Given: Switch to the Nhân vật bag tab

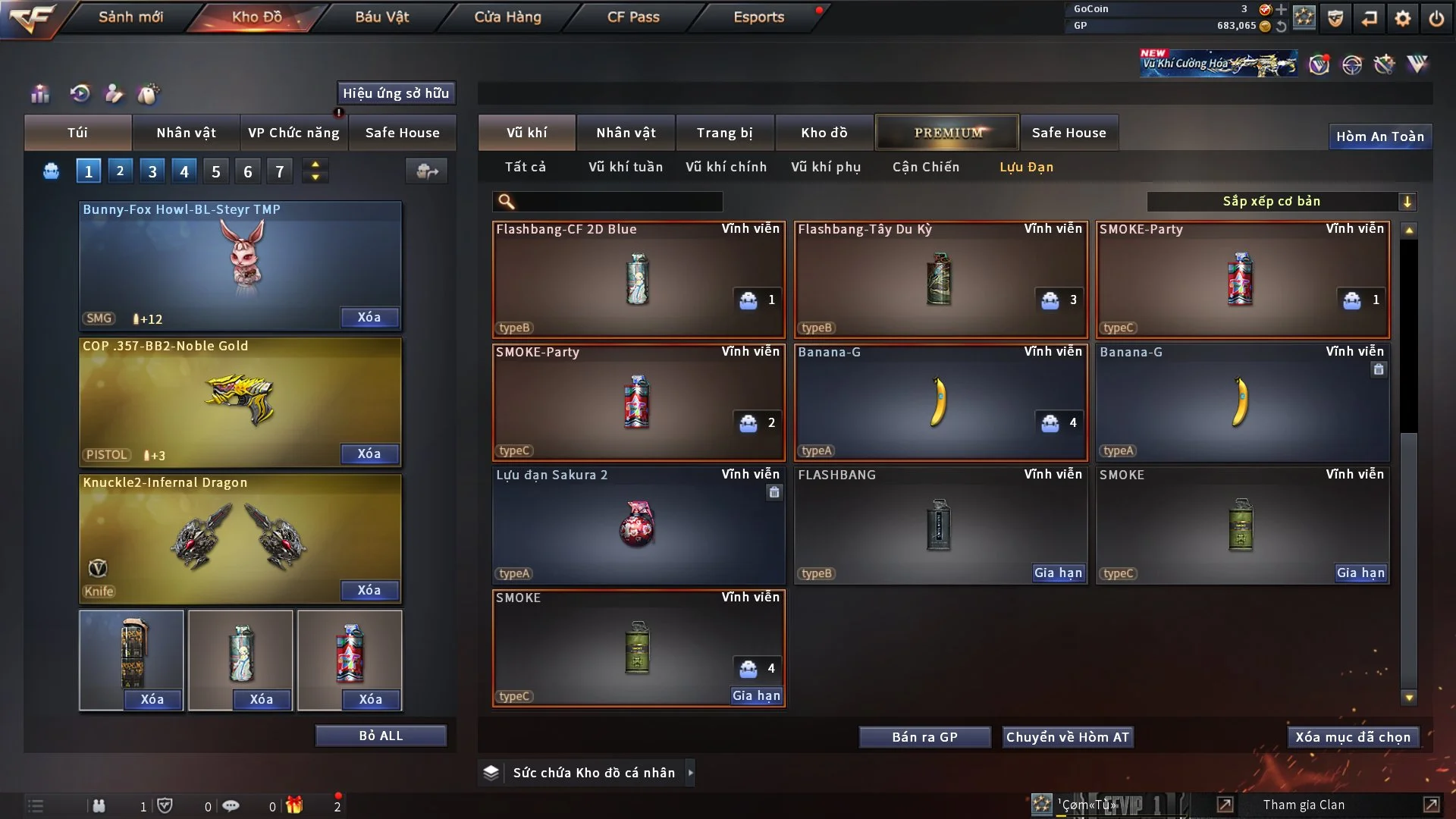Looking at the screenshot, I should [x=186, y=133].
